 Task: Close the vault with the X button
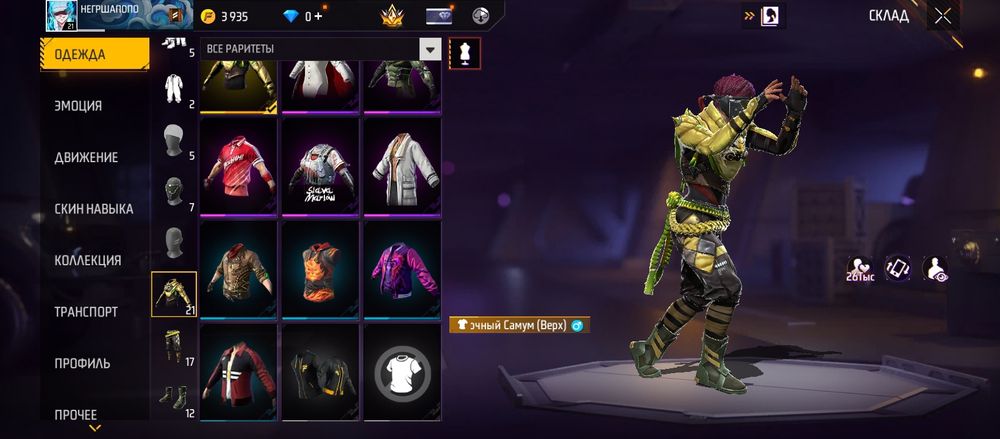click(942, 15)
